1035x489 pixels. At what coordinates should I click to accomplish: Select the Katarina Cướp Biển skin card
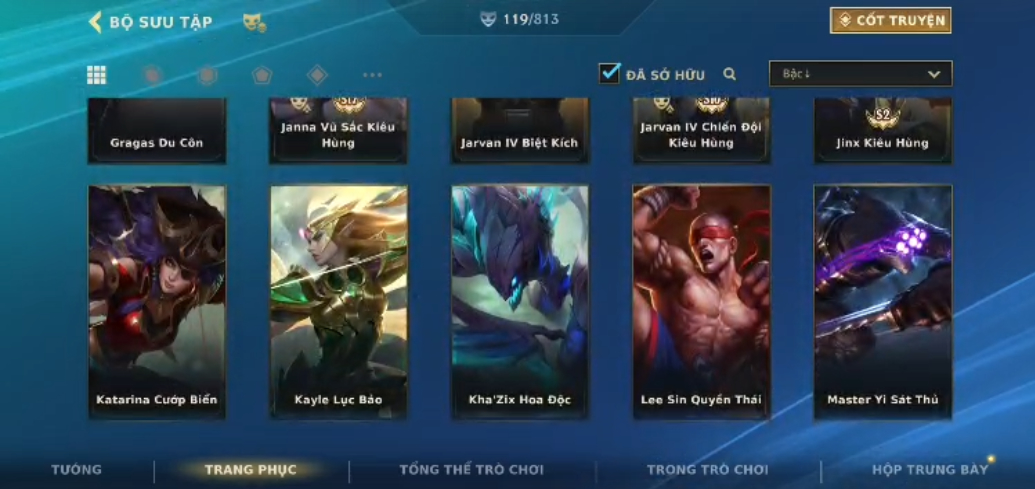[157, 301]
